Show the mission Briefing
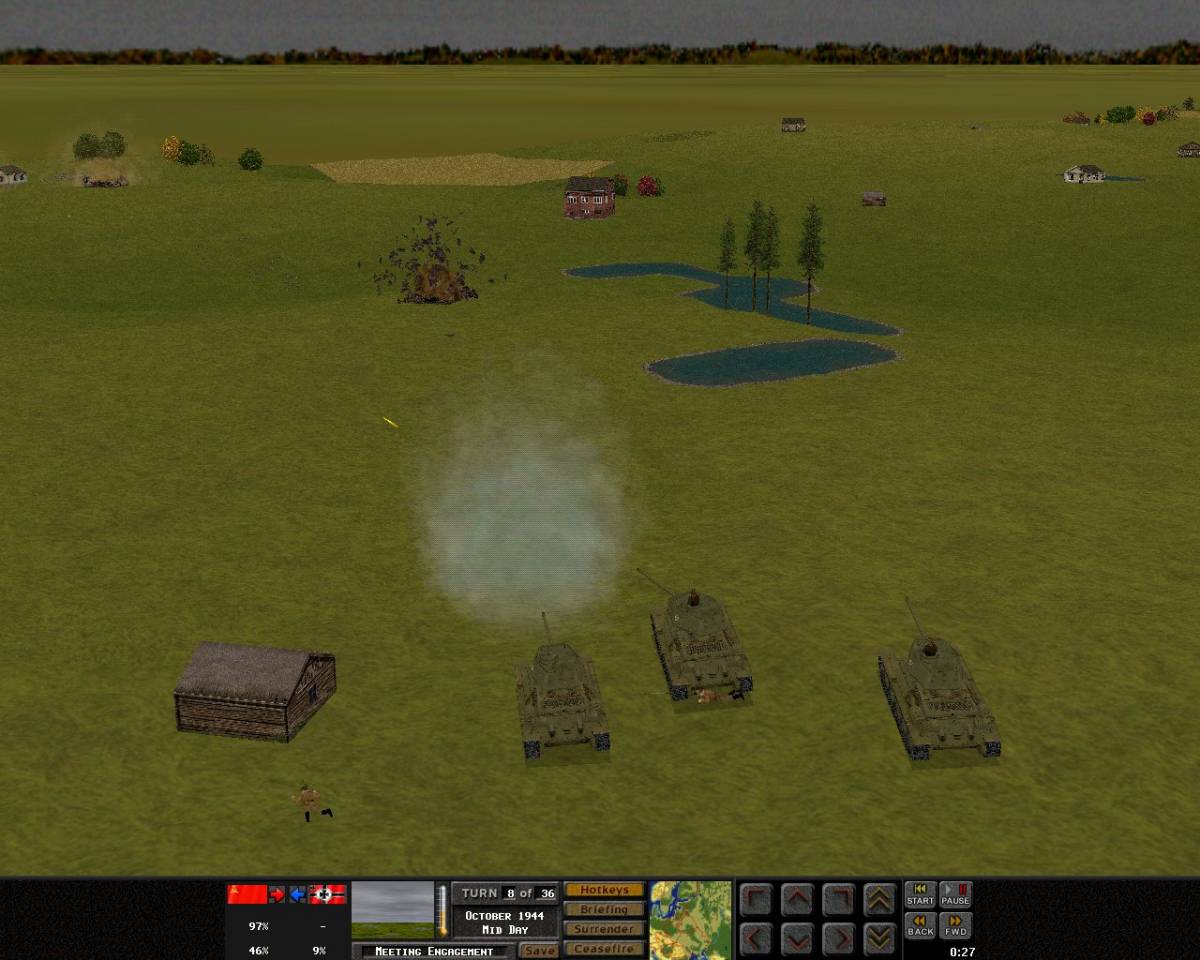The height and width of the screenshot is (960, 1200). coord(604,910)
